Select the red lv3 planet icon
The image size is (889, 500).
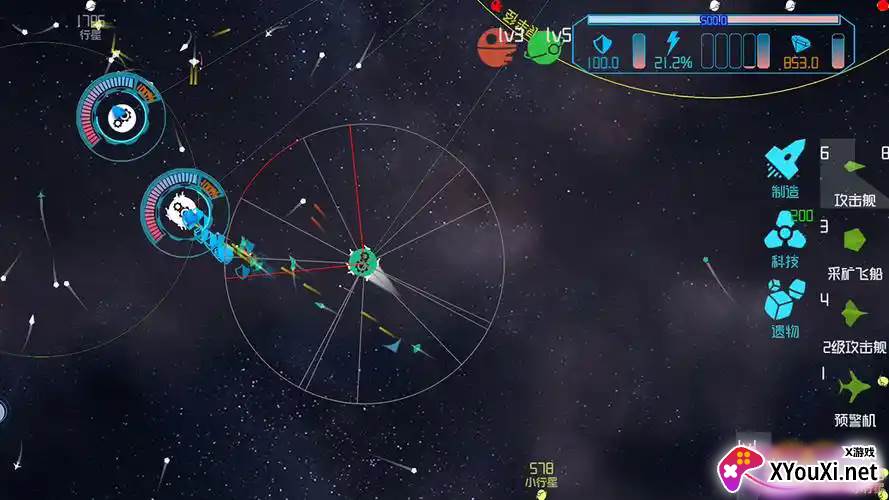pyautogui.click(x=492, y=45)
